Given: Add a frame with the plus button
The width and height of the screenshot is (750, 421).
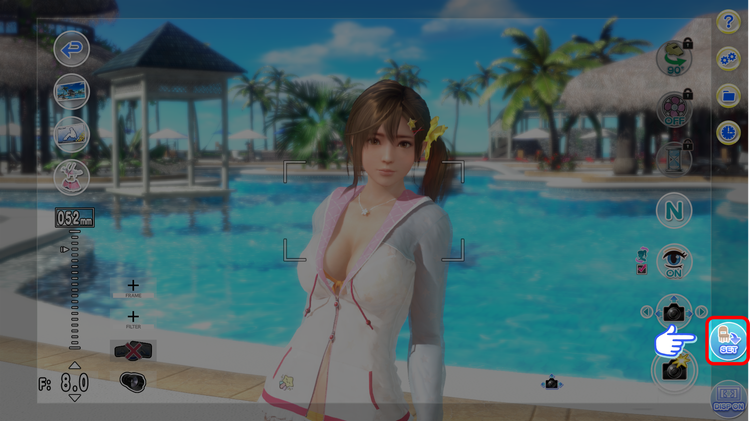Looking at the screenshot, I should (x=133, y=287).
